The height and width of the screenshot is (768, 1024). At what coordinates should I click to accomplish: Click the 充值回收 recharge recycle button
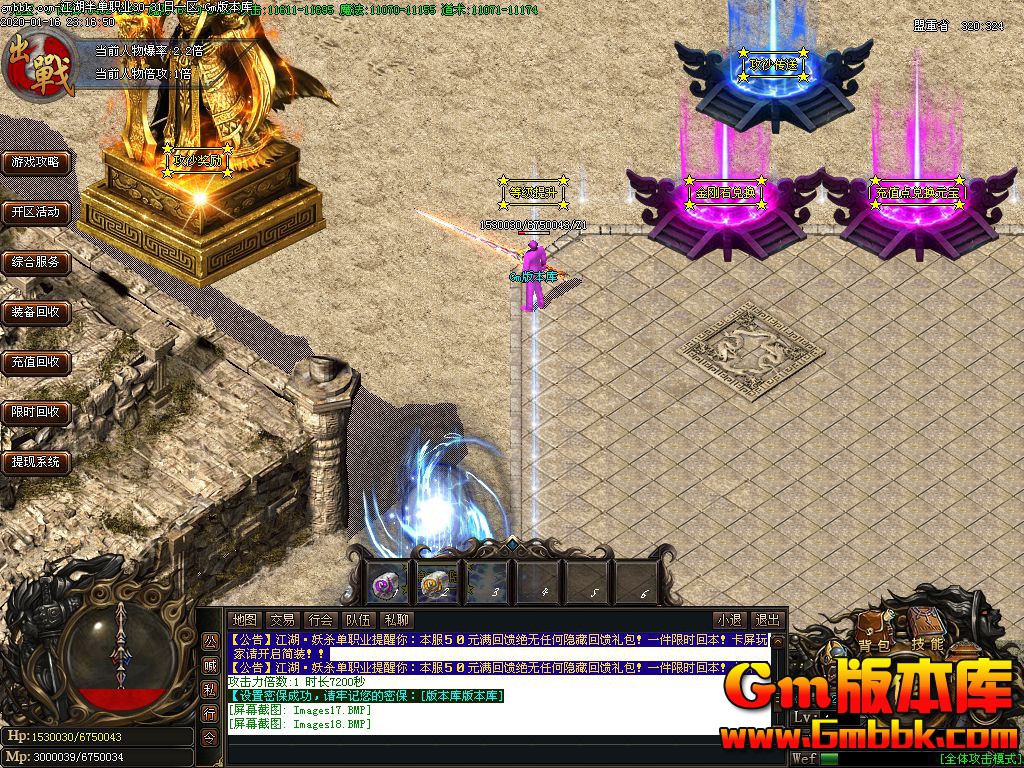click(x=36, y=362)
